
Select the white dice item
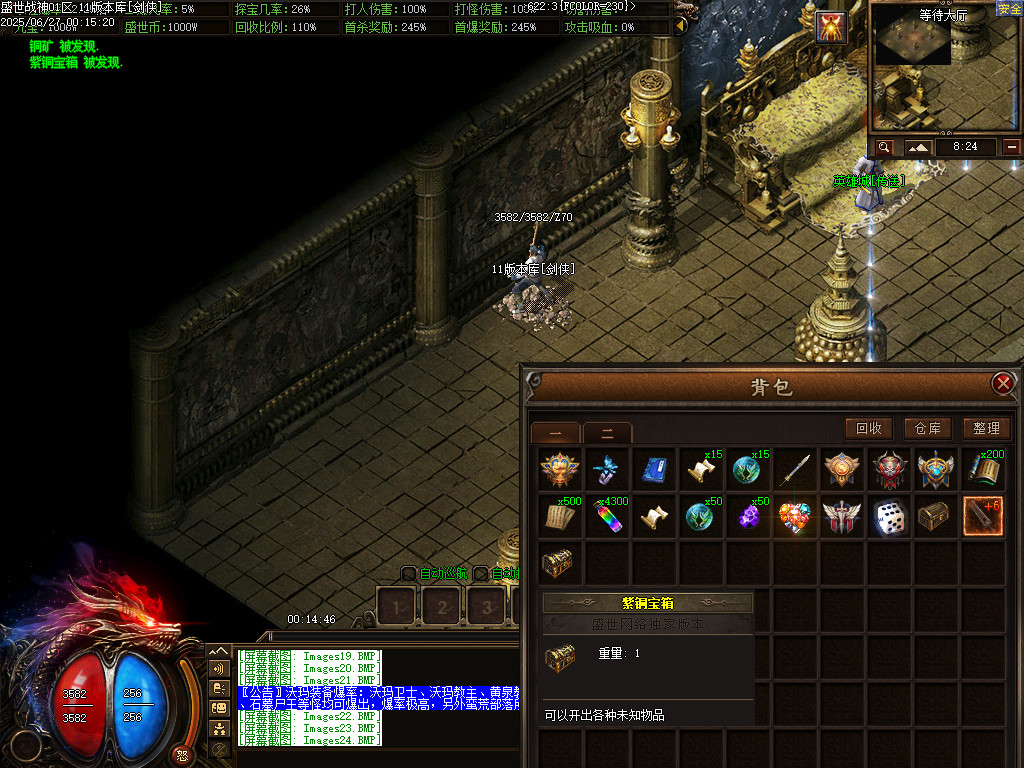pos(889,517)
